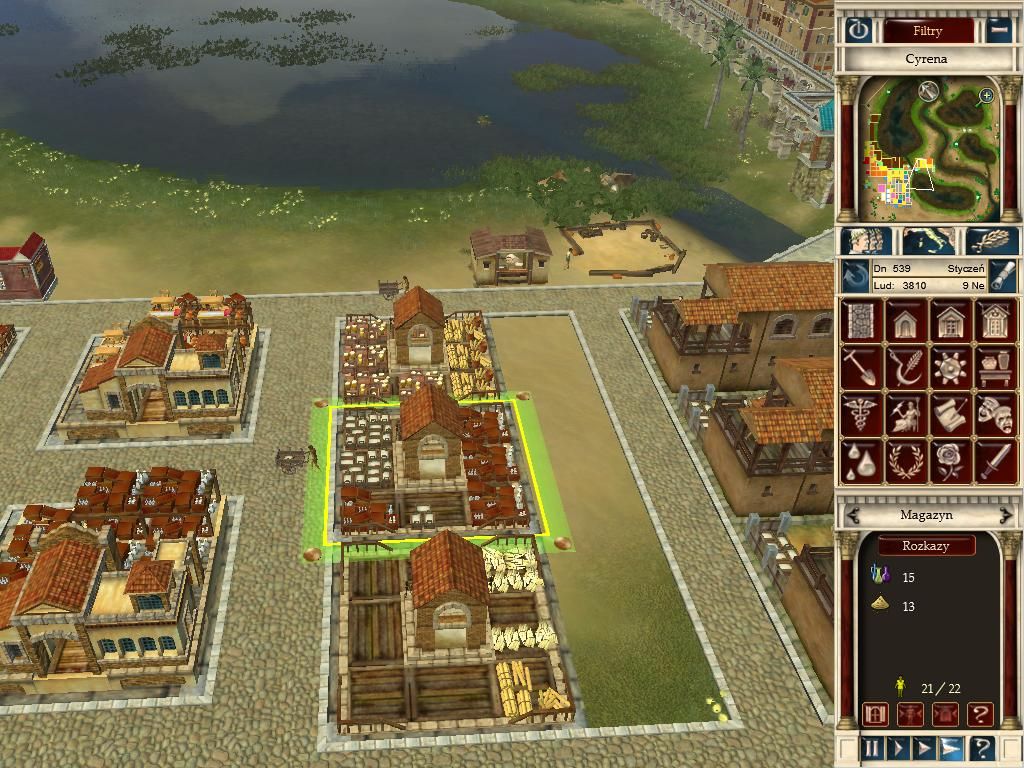
Task: Zoom in with the minimap magnifier
Action: coord(986,96)
